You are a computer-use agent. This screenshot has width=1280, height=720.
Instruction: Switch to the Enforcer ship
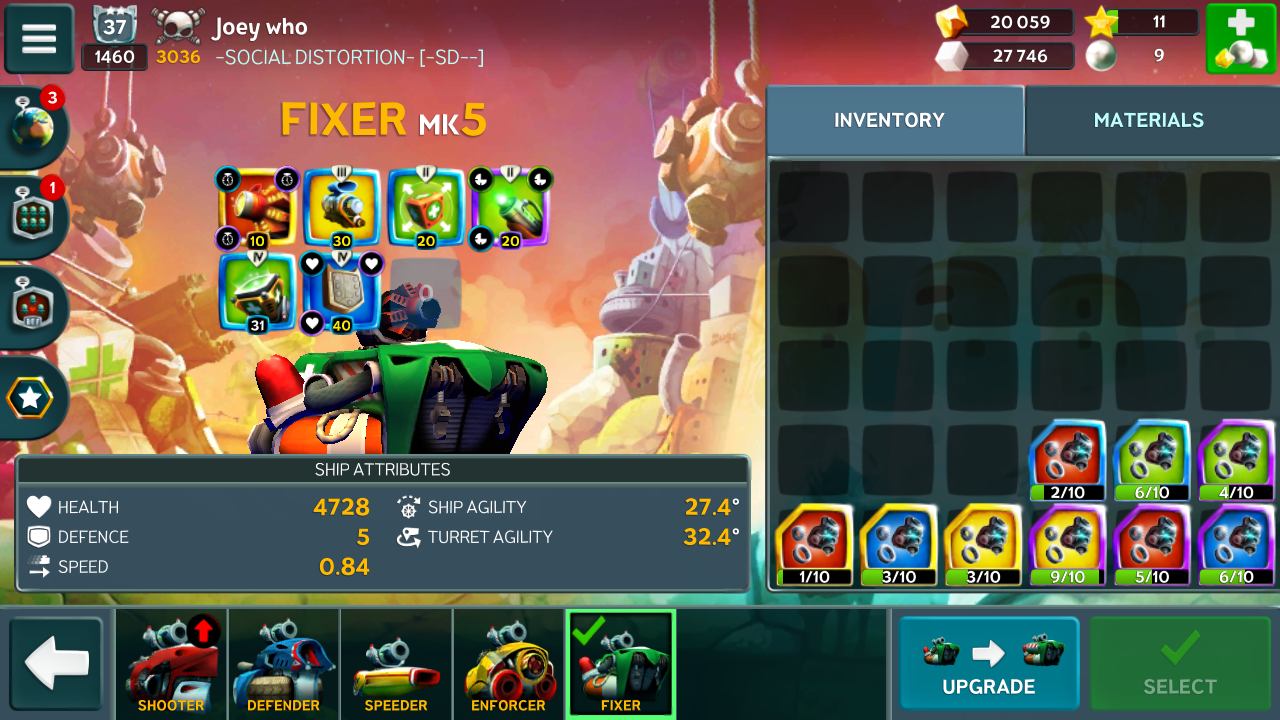point(508,665)
